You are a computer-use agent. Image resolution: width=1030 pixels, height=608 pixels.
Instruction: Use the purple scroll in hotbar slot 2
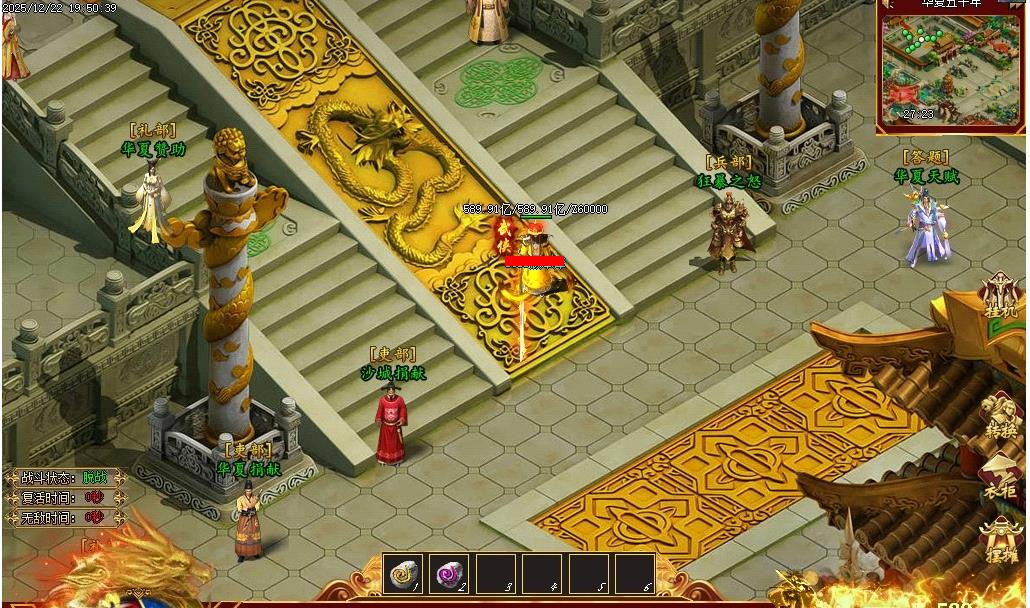click(449, 574)
